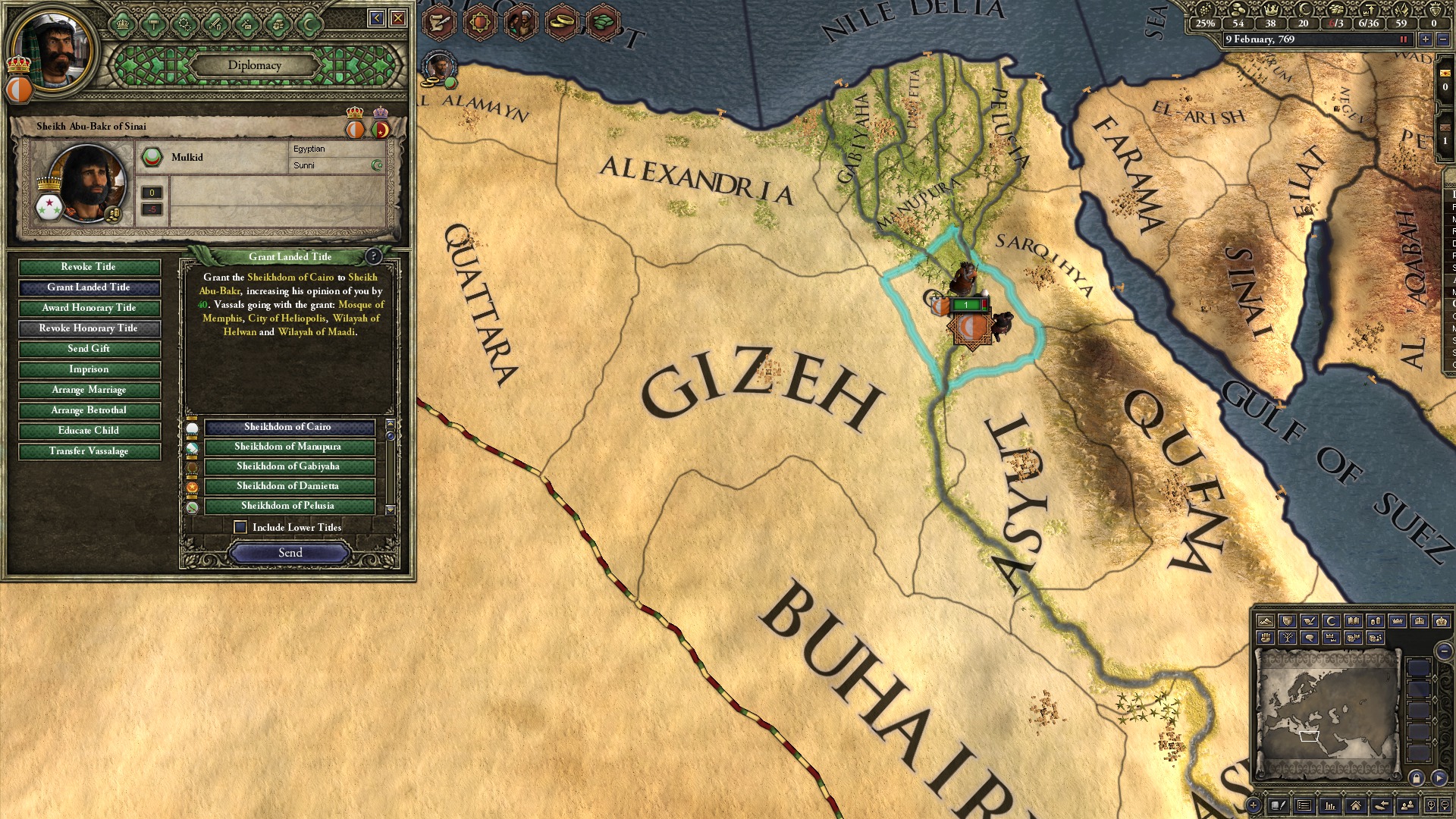The image size is (1456, 819).
Task: Select Sheikhdom of Damietta from the title list
Action: click(288, 486)
